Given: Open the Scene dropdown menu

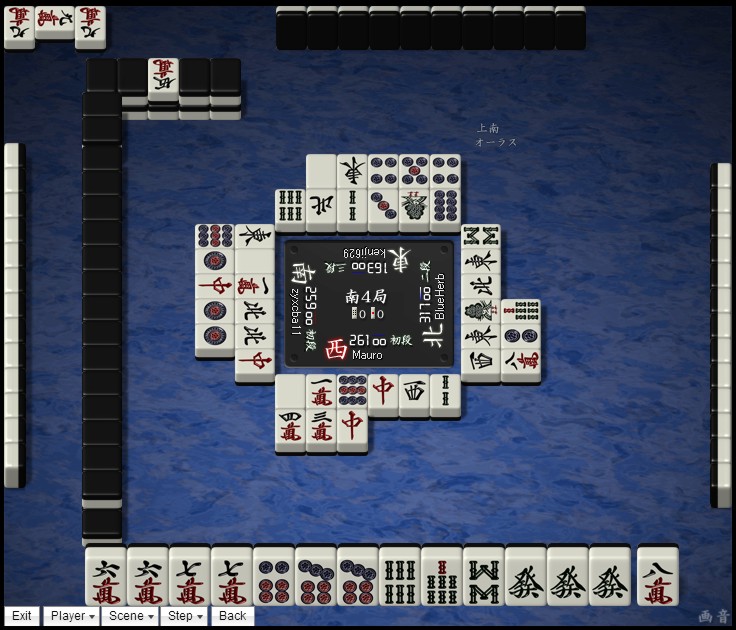Looking at the screenshot, I should point(131,616).
